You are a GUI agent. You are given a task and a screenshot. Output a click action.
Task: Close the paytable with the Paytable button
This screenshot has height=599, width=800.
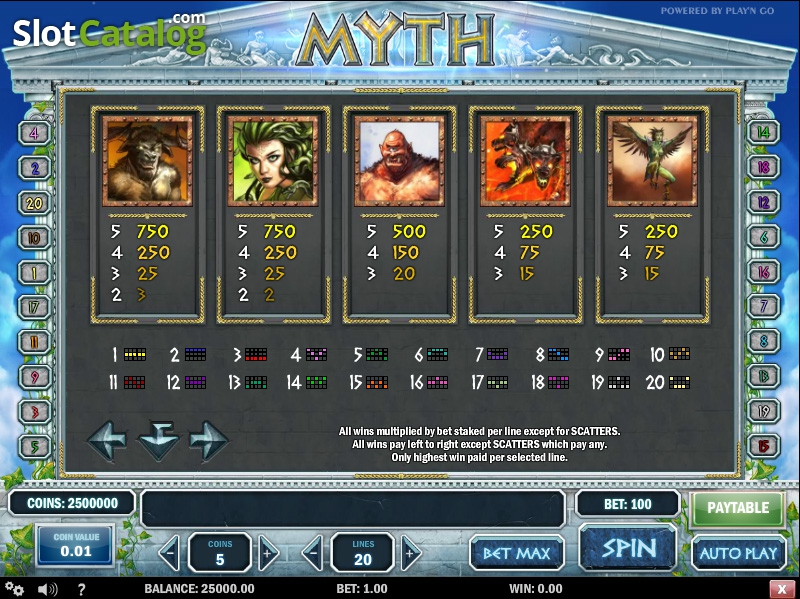(738, 508)
